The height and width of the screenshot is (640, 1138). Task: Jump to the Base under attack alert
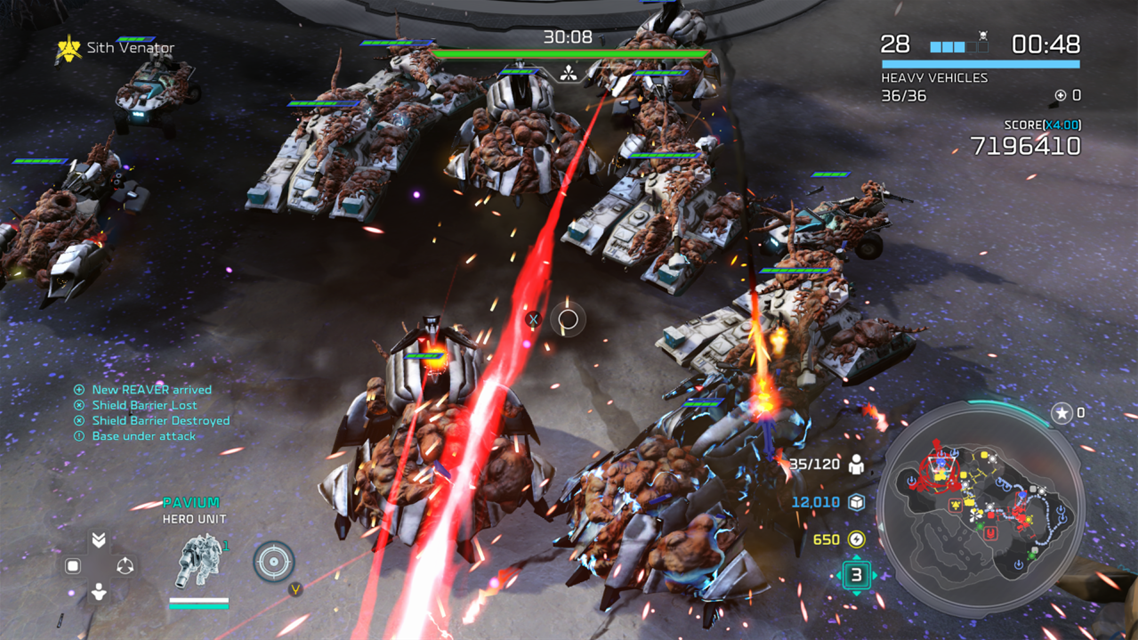coord(143,436)
